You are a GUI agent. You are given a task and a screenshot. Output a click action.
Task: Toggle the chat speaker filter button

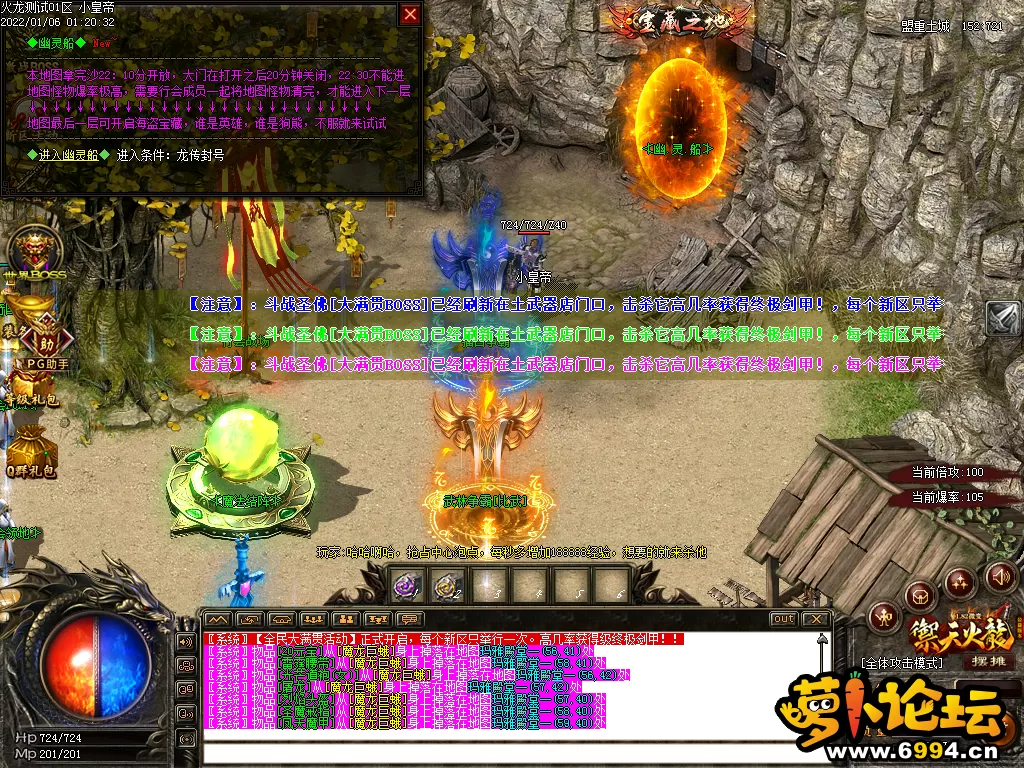pyautogui.click(x=186, y=641)
